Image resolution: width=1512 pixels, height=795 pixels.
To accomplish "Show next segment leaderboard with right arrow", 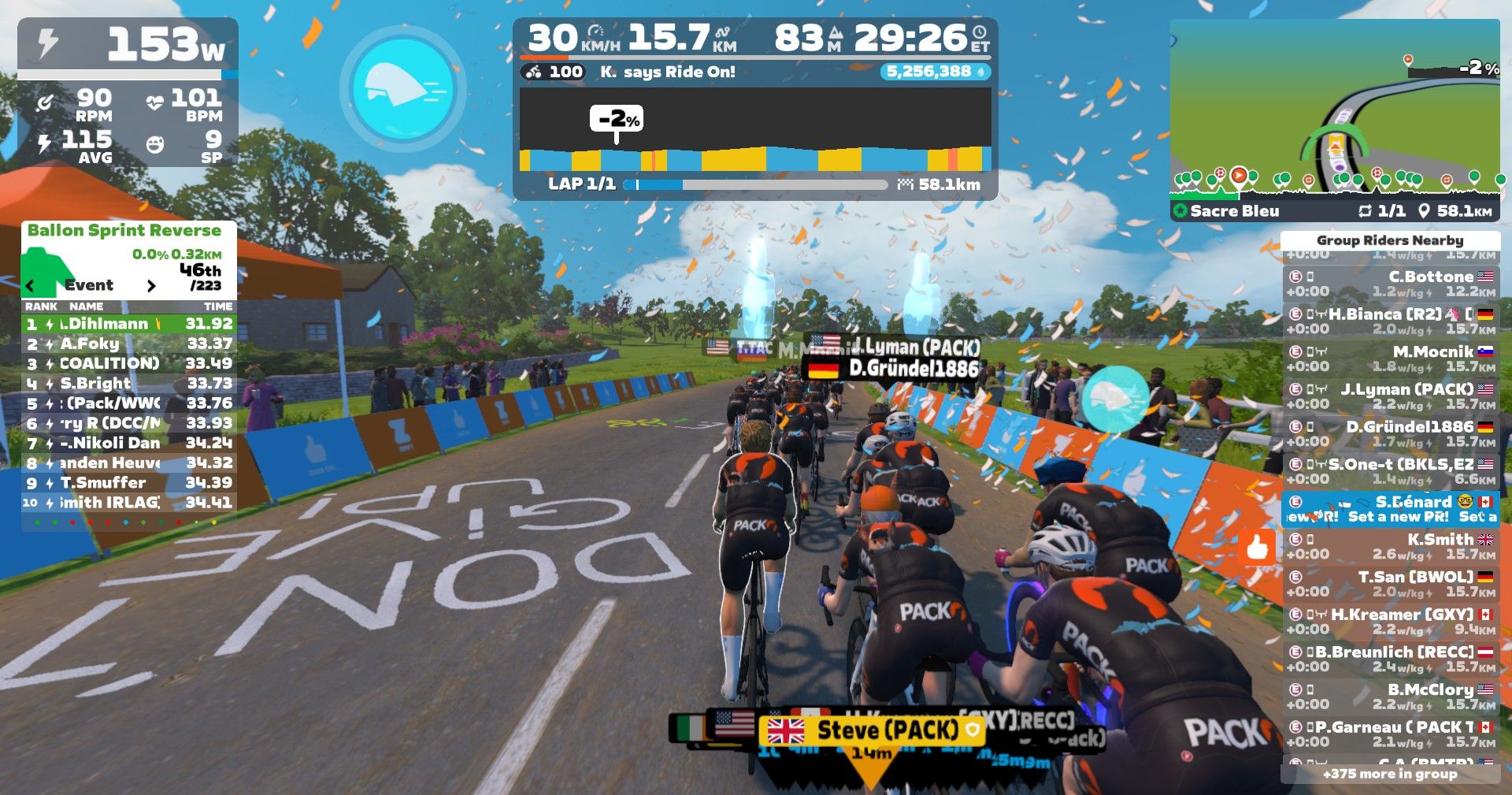I will pos(151,285).
